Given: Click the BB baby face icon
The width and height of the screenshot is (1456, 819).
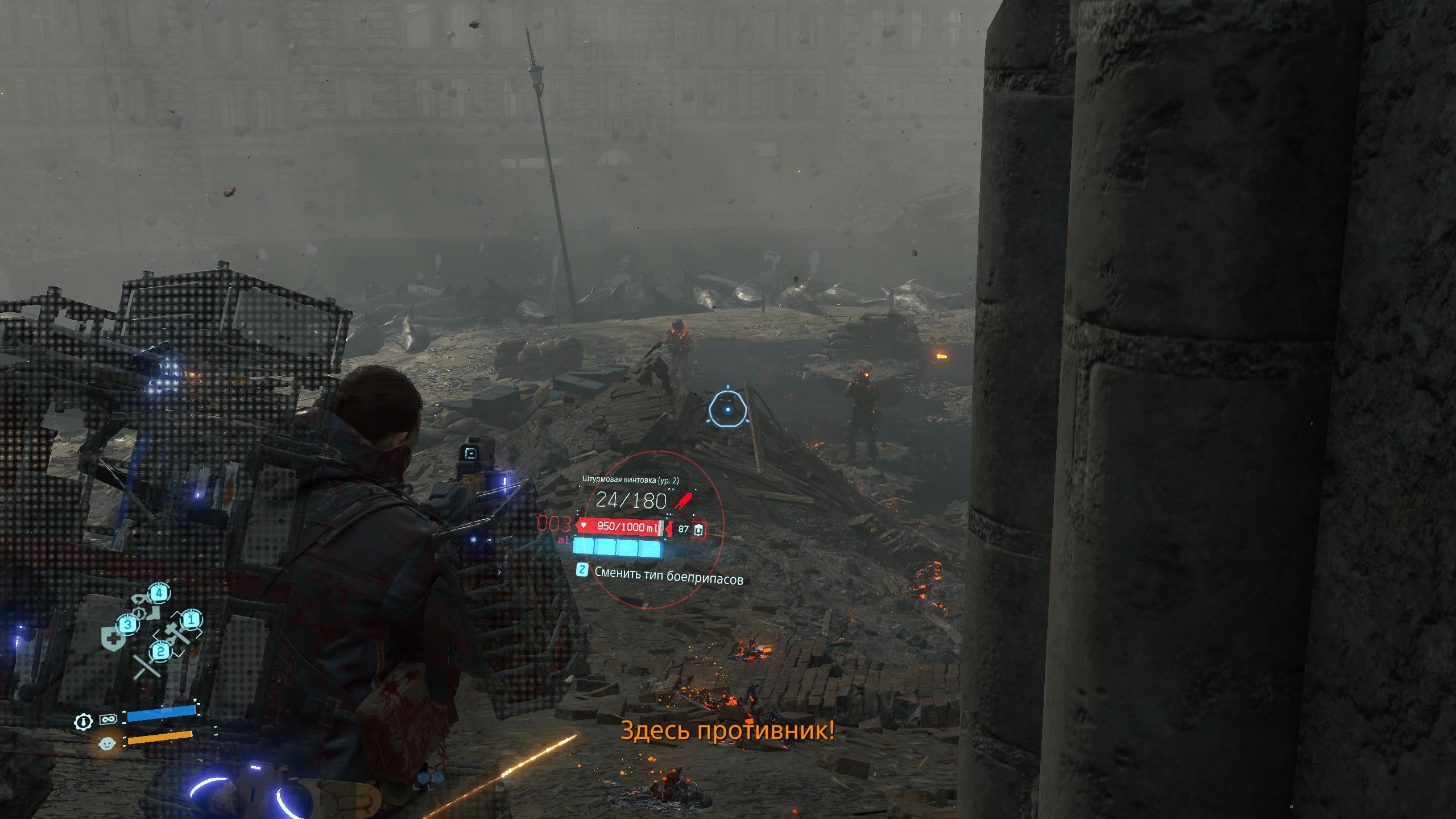Looking at the screenshot, I should click(x=106, y=743).
